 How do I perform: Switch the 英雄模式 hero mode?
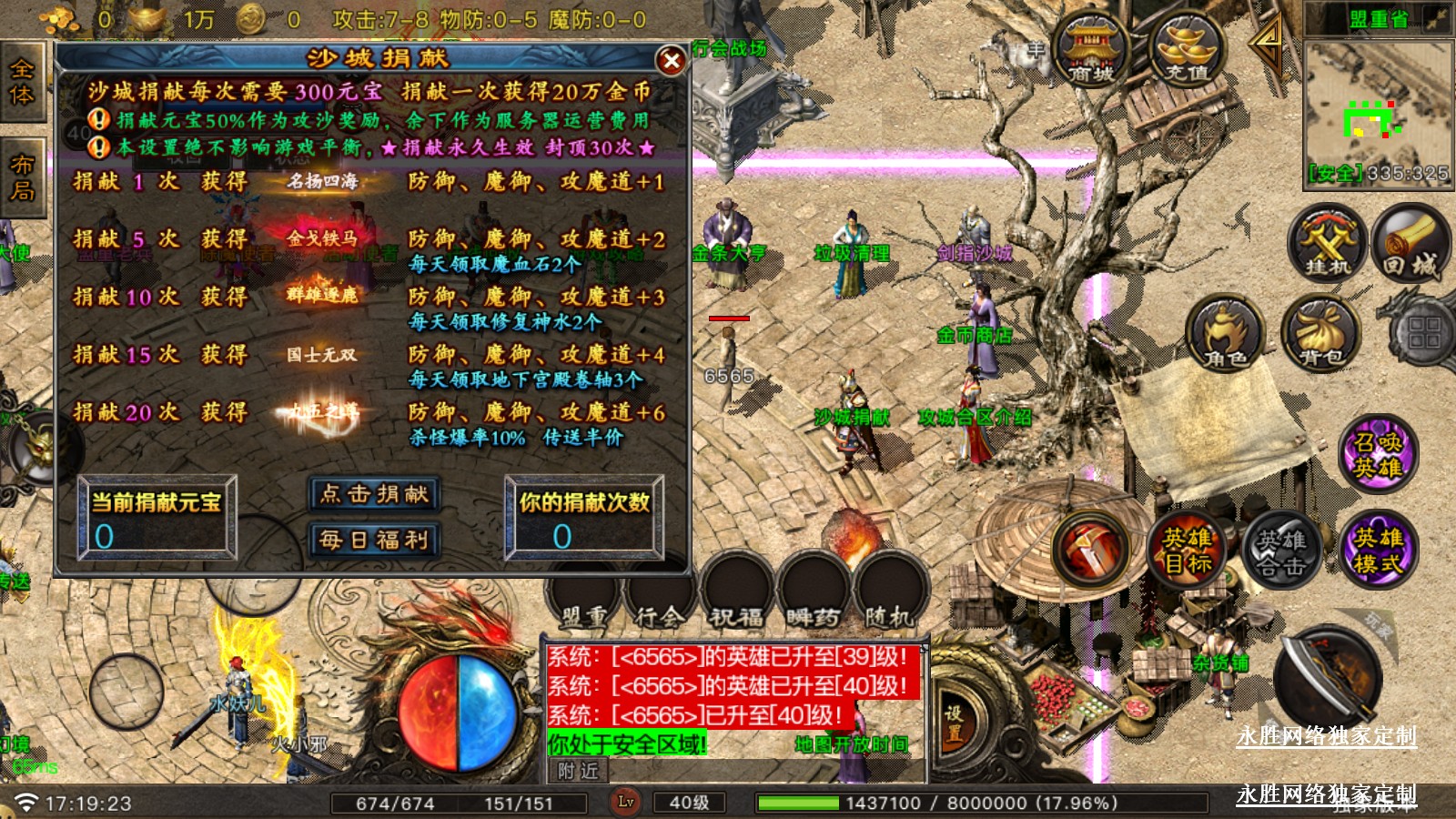(x=1378, y=550)
